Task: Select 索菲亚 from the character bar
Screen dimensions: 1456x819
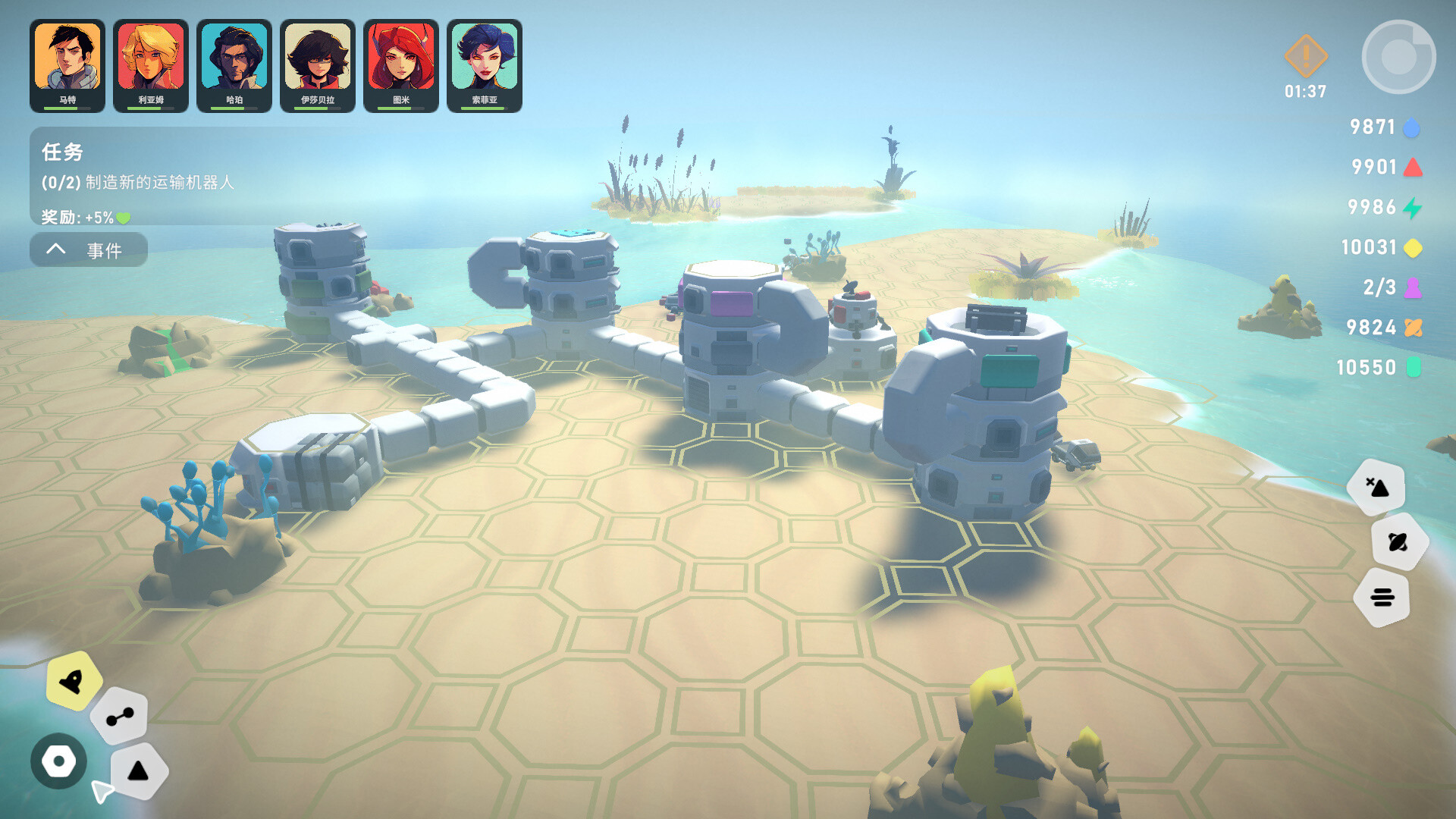Action: click(x=485, y=54)
